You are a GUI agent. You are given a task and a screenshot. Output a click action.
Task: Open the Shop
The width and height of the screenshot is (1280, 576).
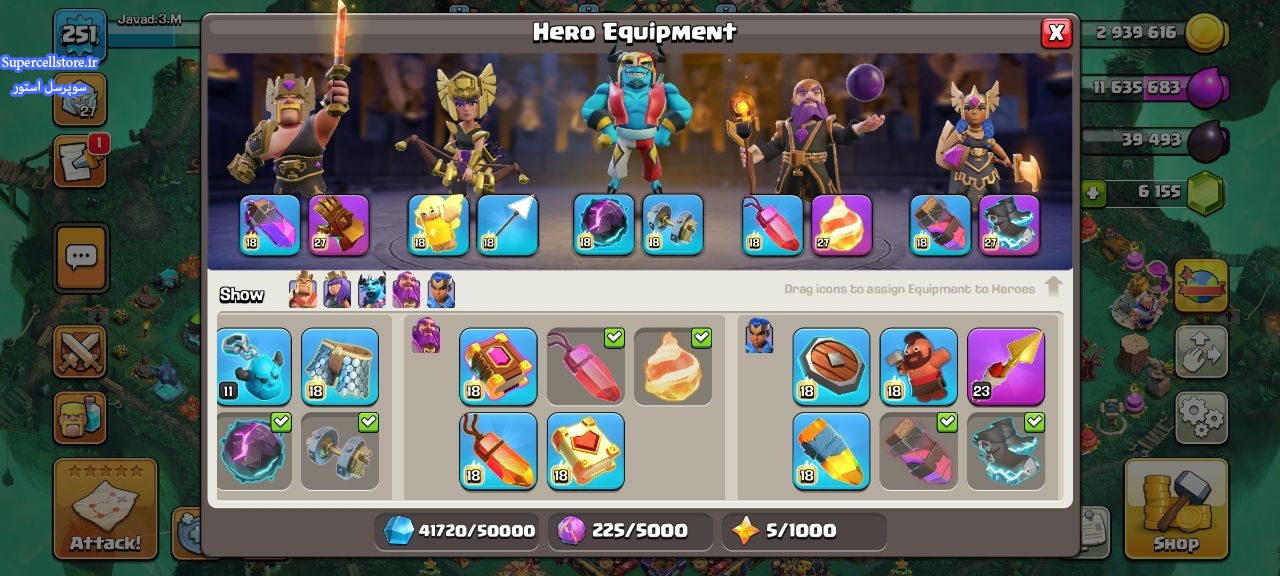click(1176, 508)
